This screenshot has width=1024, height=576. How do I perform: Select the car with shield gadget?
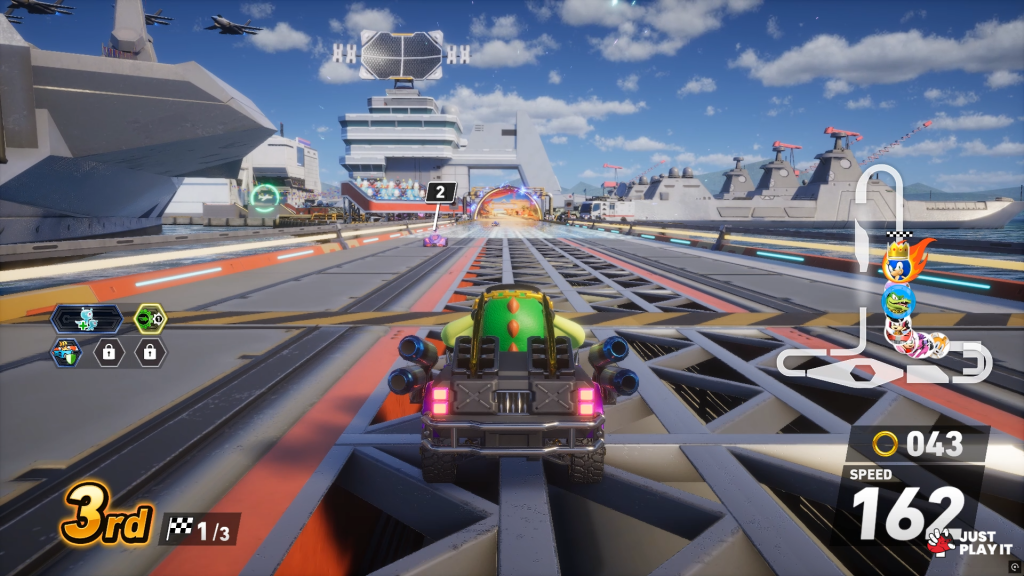[66, 352]
